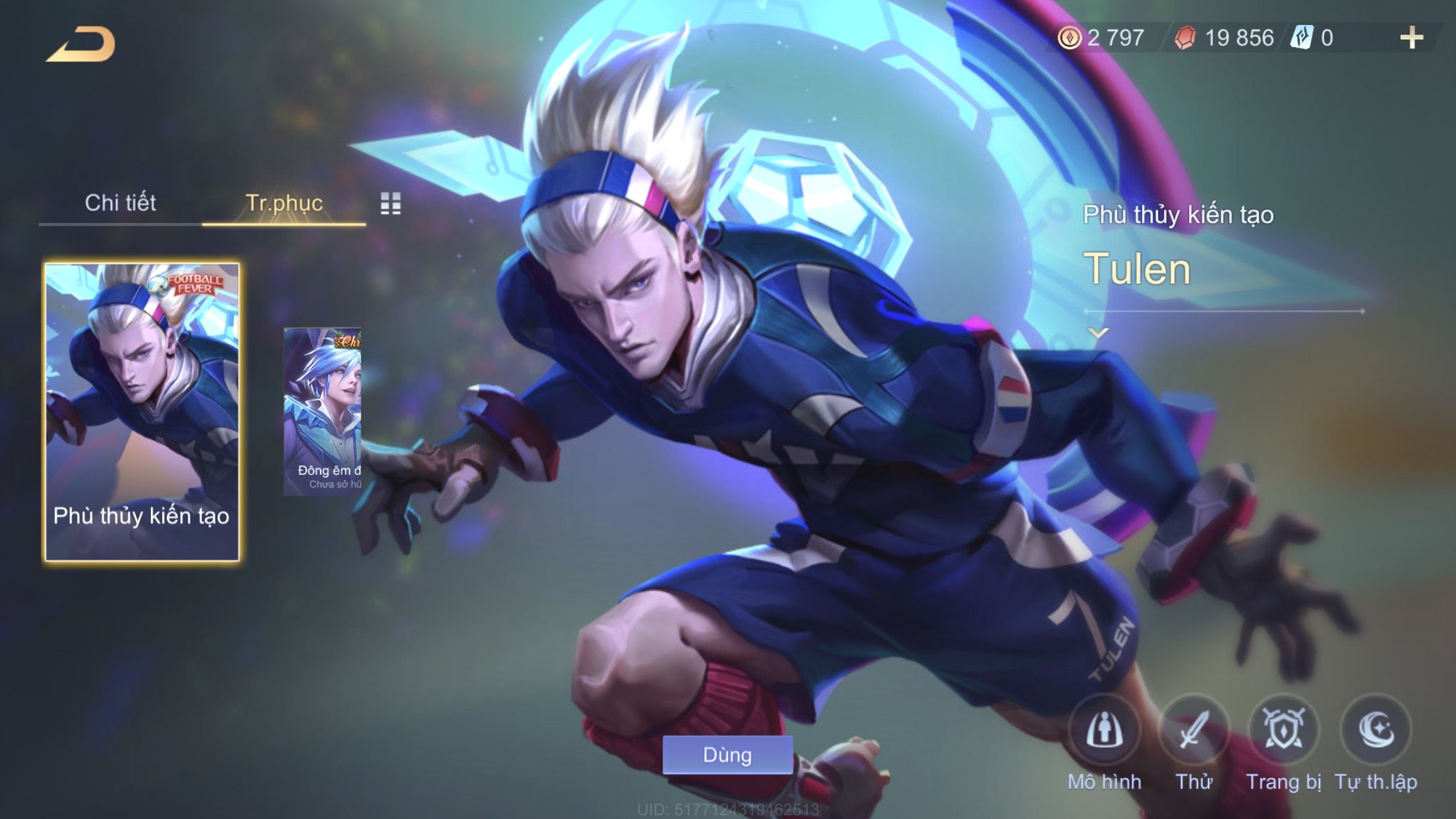Tap the red gem balance
This screenshot has width=1456, height=819.
pyautogui.click(x=1224, y=38)
